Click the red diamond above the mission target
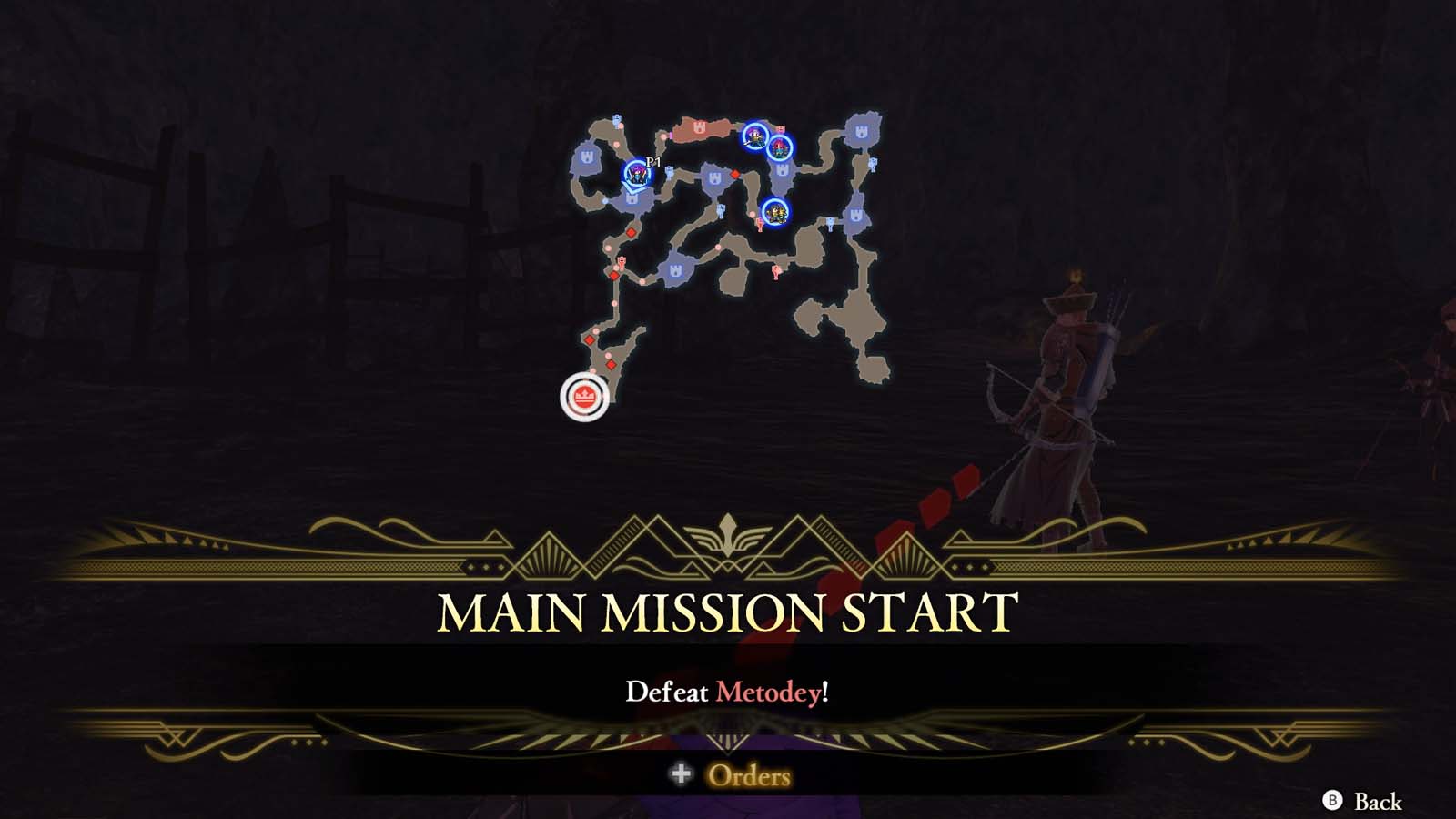Viewport: 1456px width, 819px height. (x=611, y=366)
